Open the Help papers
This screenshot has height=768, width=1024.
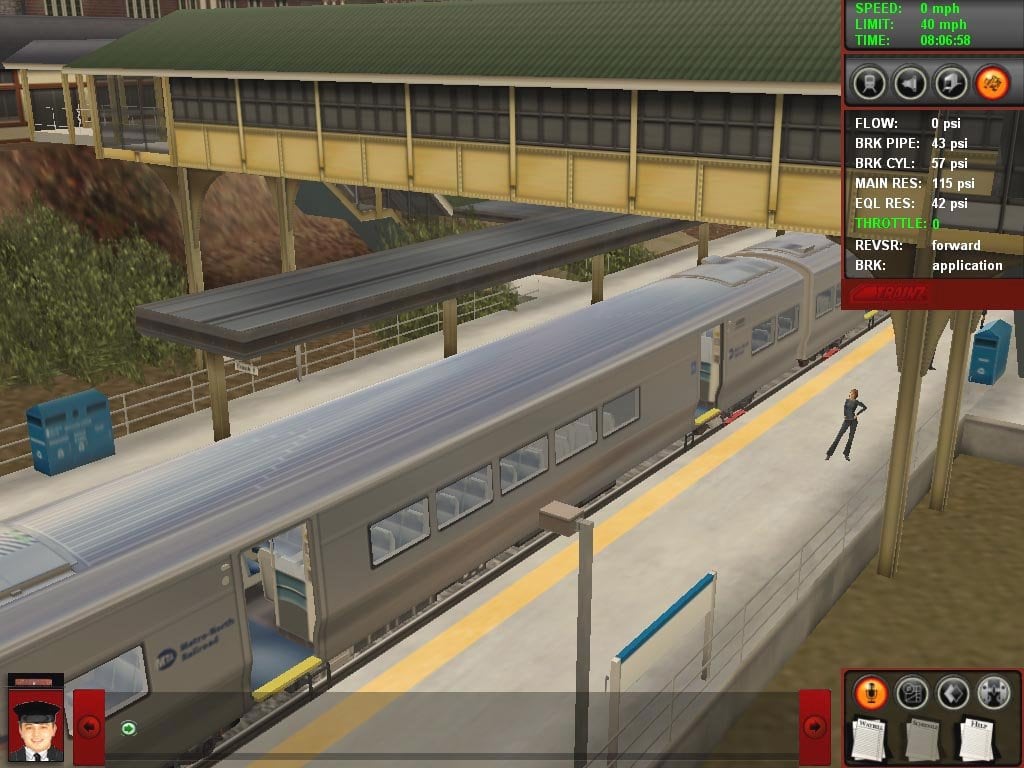tap(977, 738)
